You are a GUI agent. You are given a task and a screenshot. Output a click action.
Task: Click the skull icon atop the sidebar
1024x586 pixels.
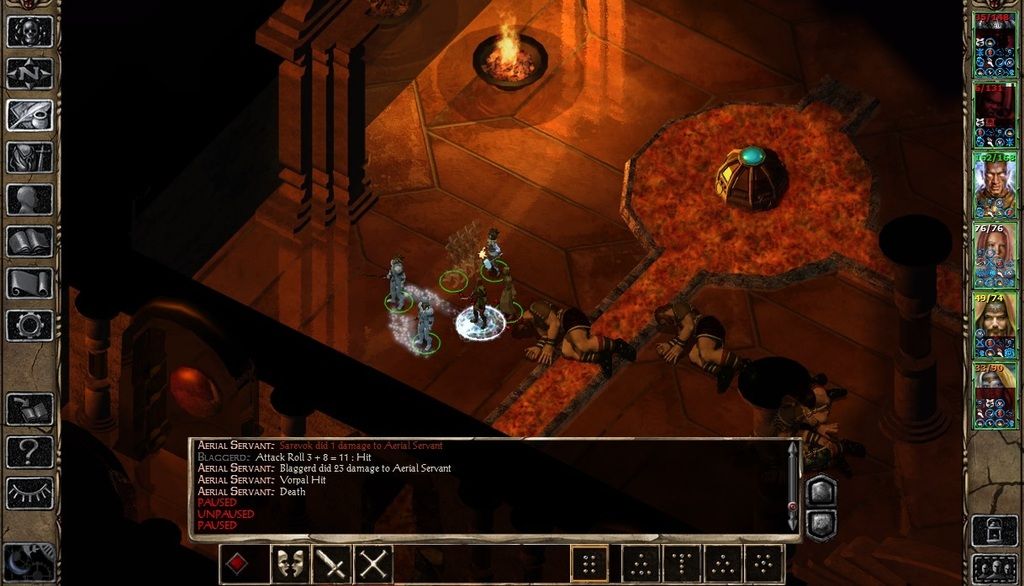pos(29,31)
